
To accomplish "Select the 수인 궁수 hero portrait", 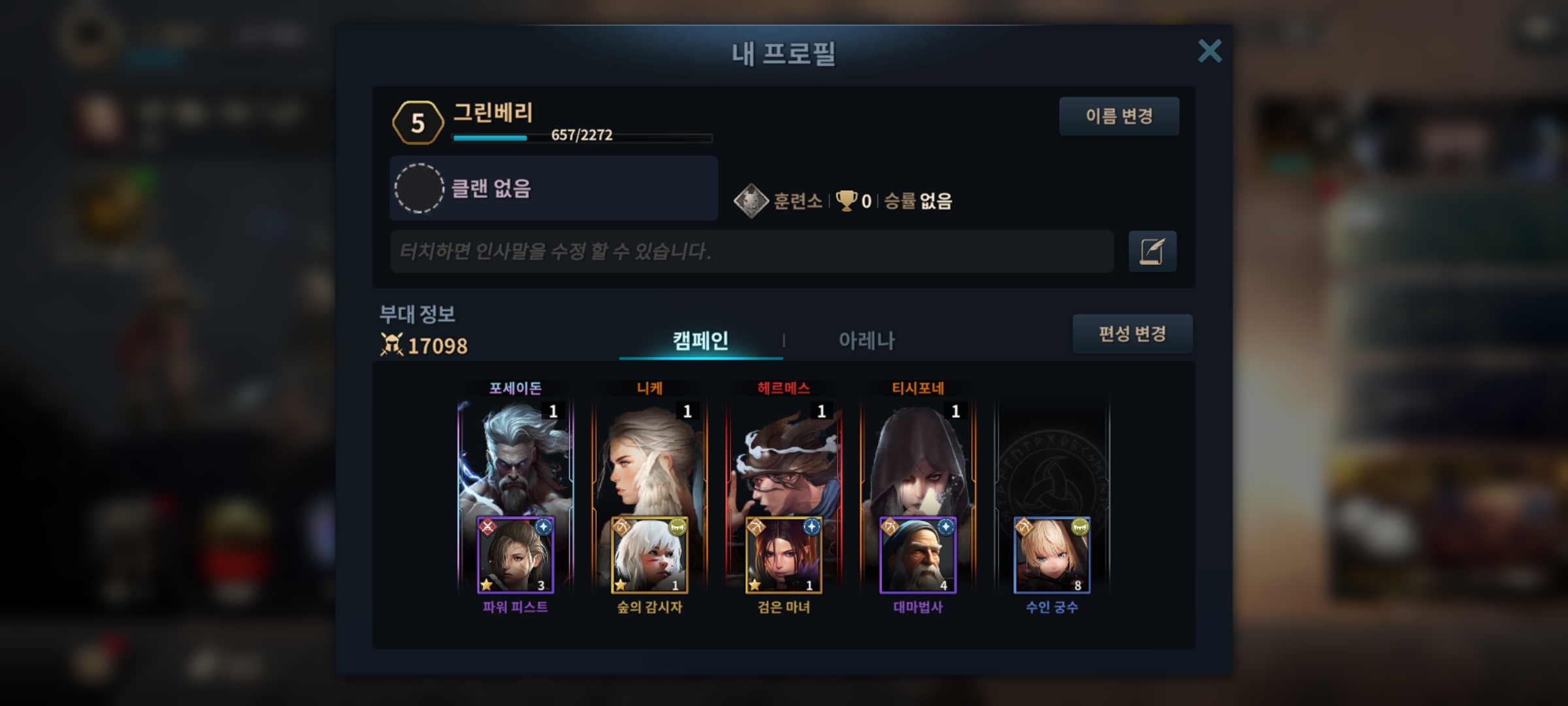I will [x=1052, y=556].
